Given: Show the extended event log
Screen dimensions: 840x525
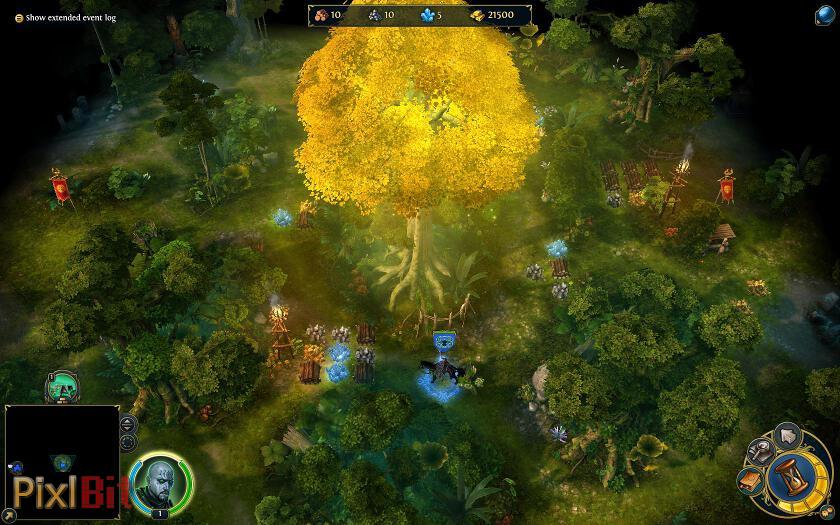Looking at the screenshot, I should (x=19, y=18).
